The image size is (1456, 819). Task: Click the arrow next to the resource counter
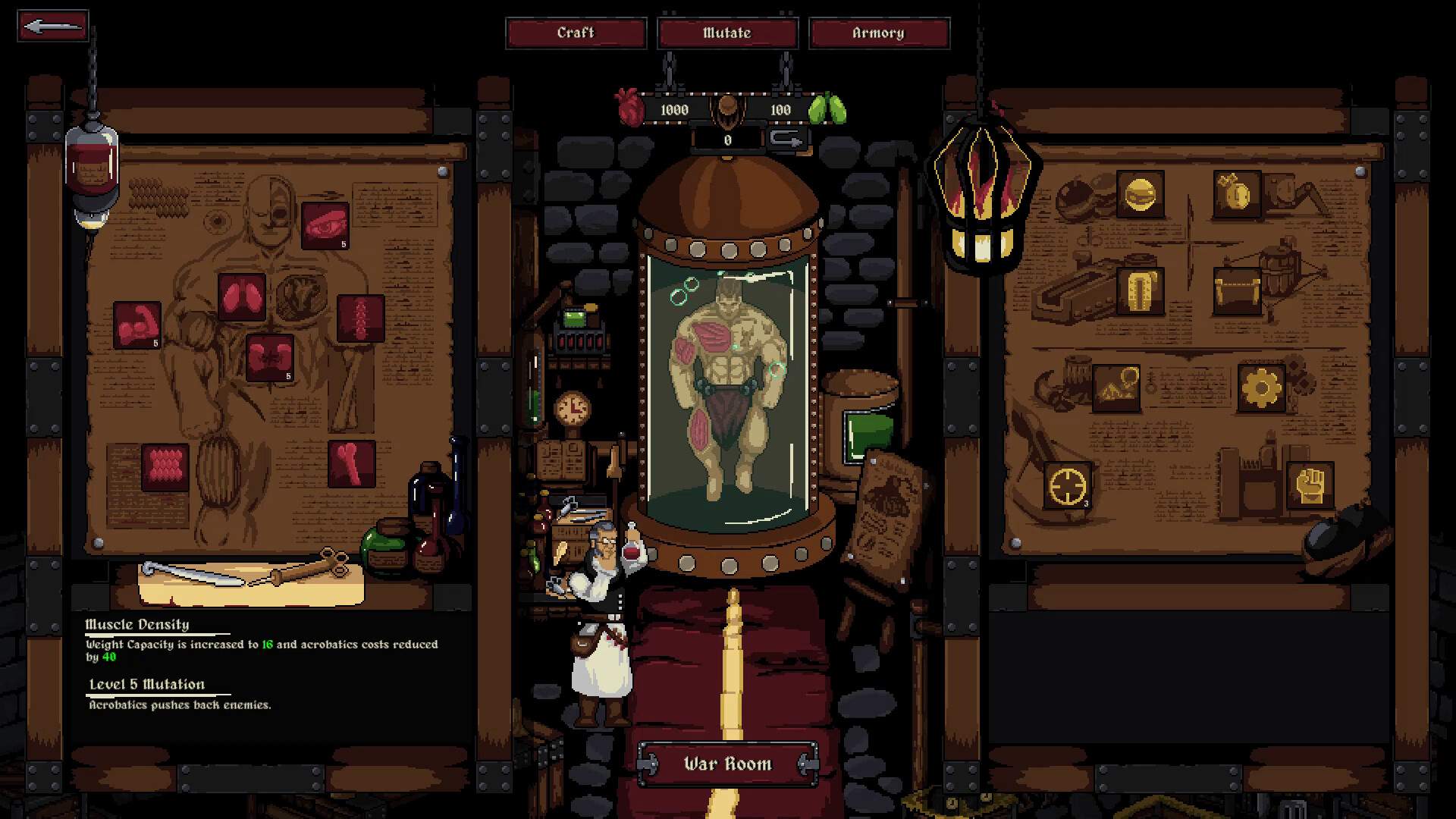pos(786,140)
